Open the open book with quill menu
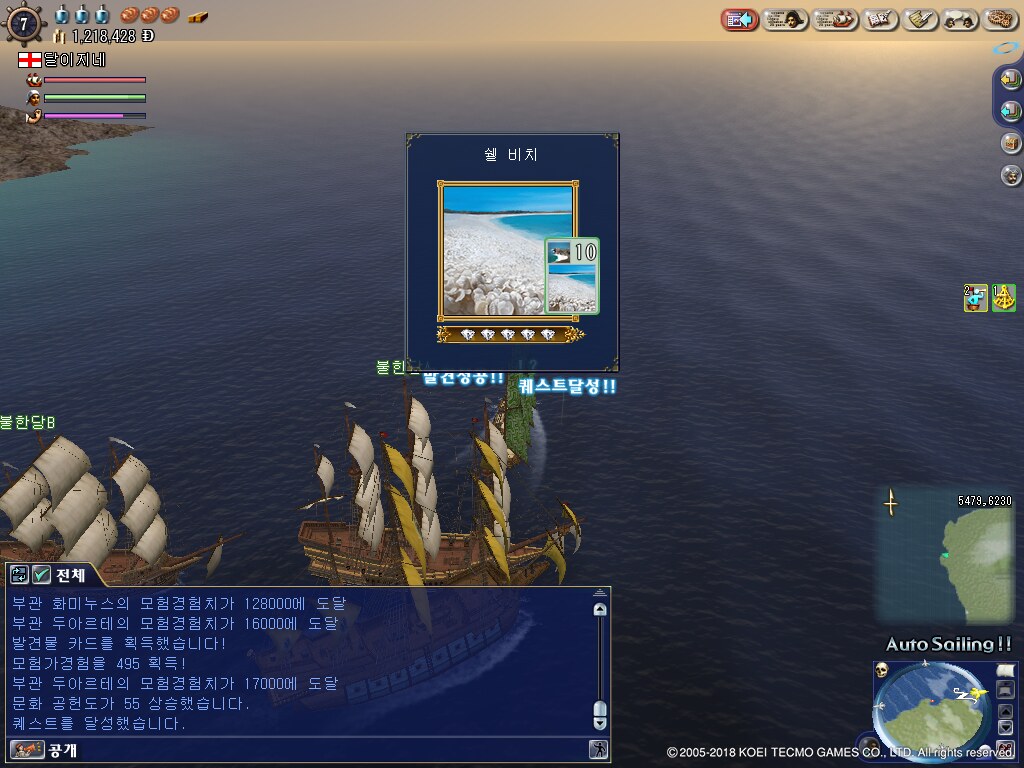This screenshot has height=768, width=1024. (x=880, y=19)
